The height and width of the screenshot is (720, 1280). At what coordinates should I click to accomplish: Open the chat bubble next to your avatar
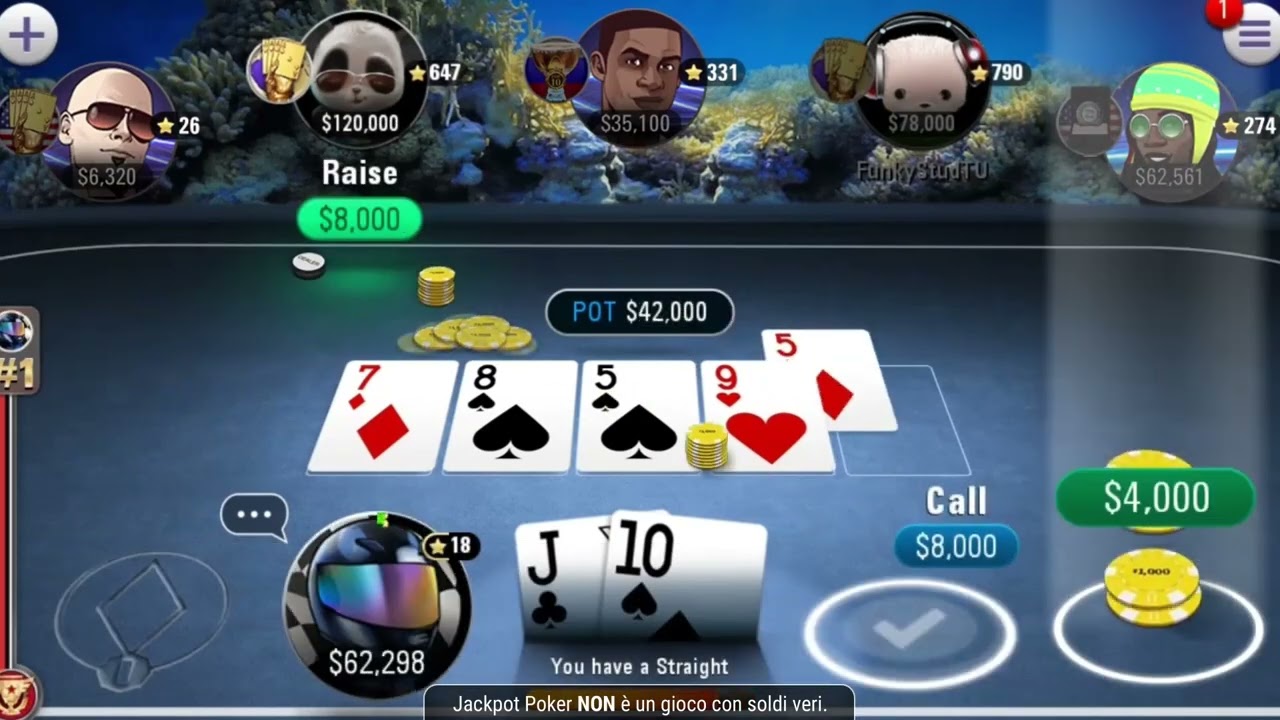pos(255,514)
